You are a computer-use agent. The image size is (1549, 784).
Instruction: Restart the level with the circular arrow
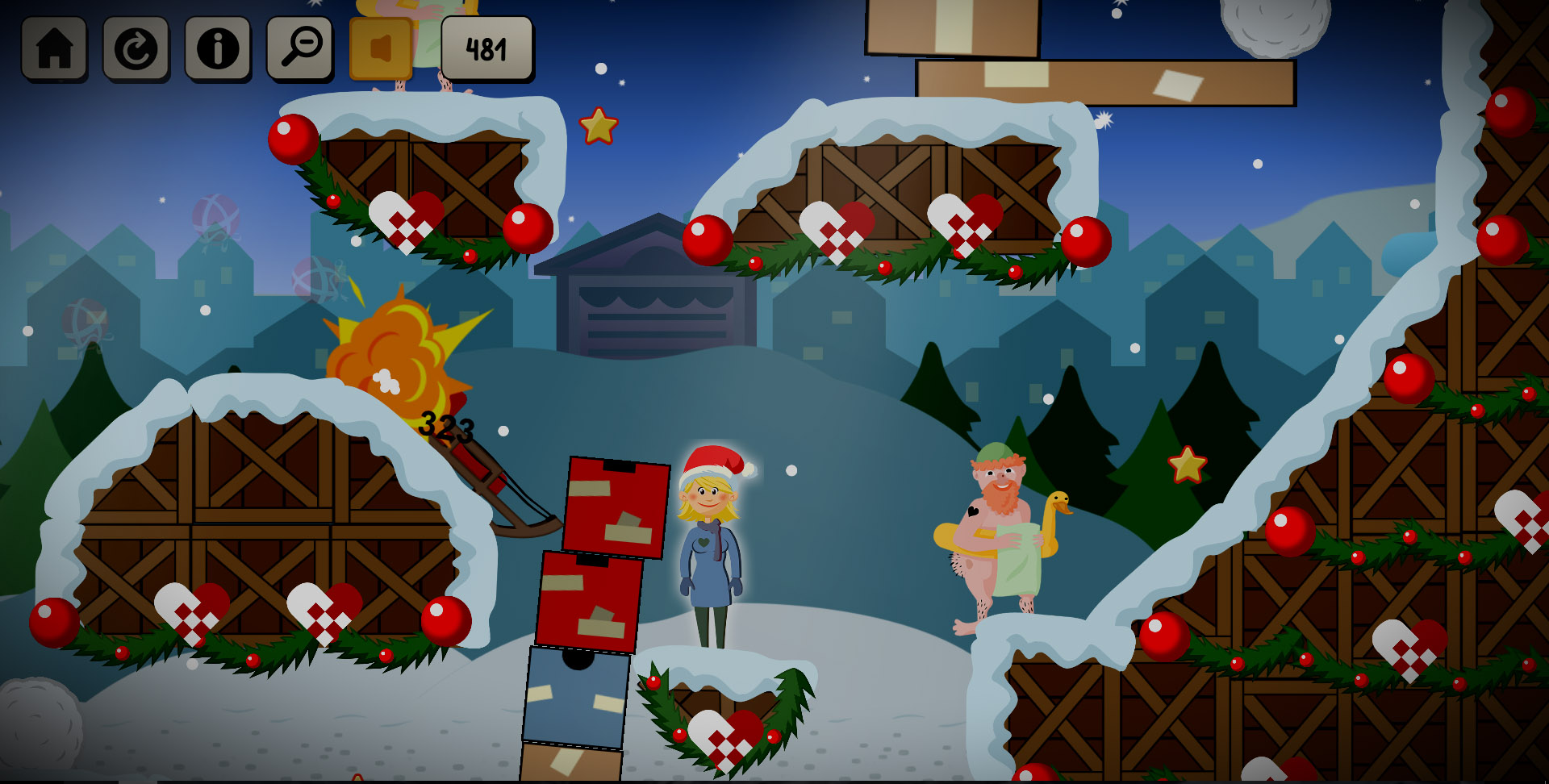click(x=136, y=48)
